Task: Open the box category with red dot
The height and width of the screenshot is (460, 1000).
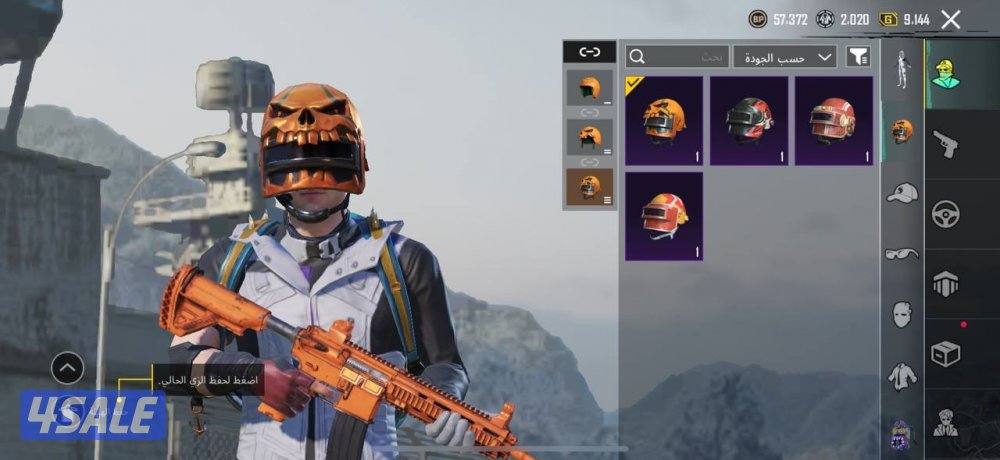Action: click(x=945, y=353)
